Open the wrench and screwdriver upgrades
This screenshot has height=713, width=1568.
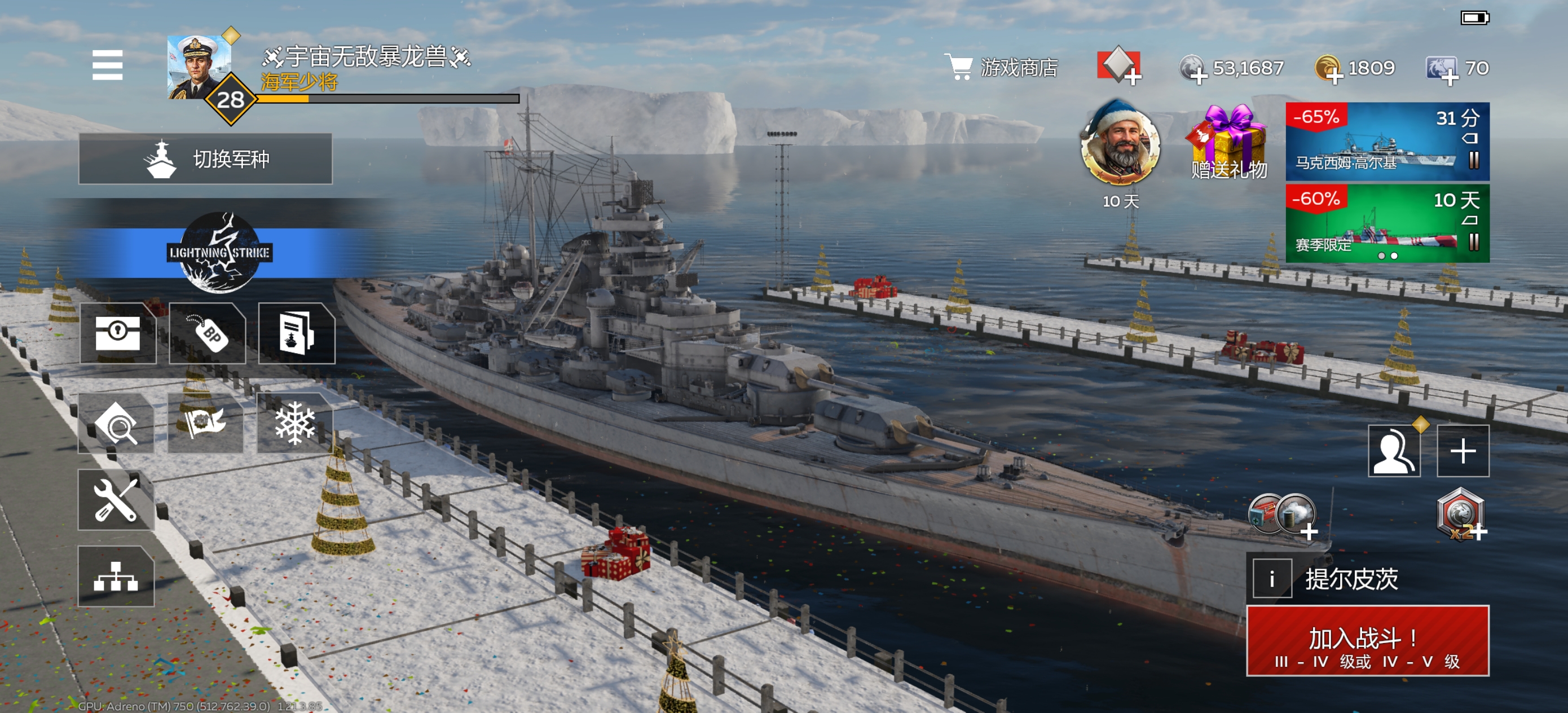tap(116, 500)
